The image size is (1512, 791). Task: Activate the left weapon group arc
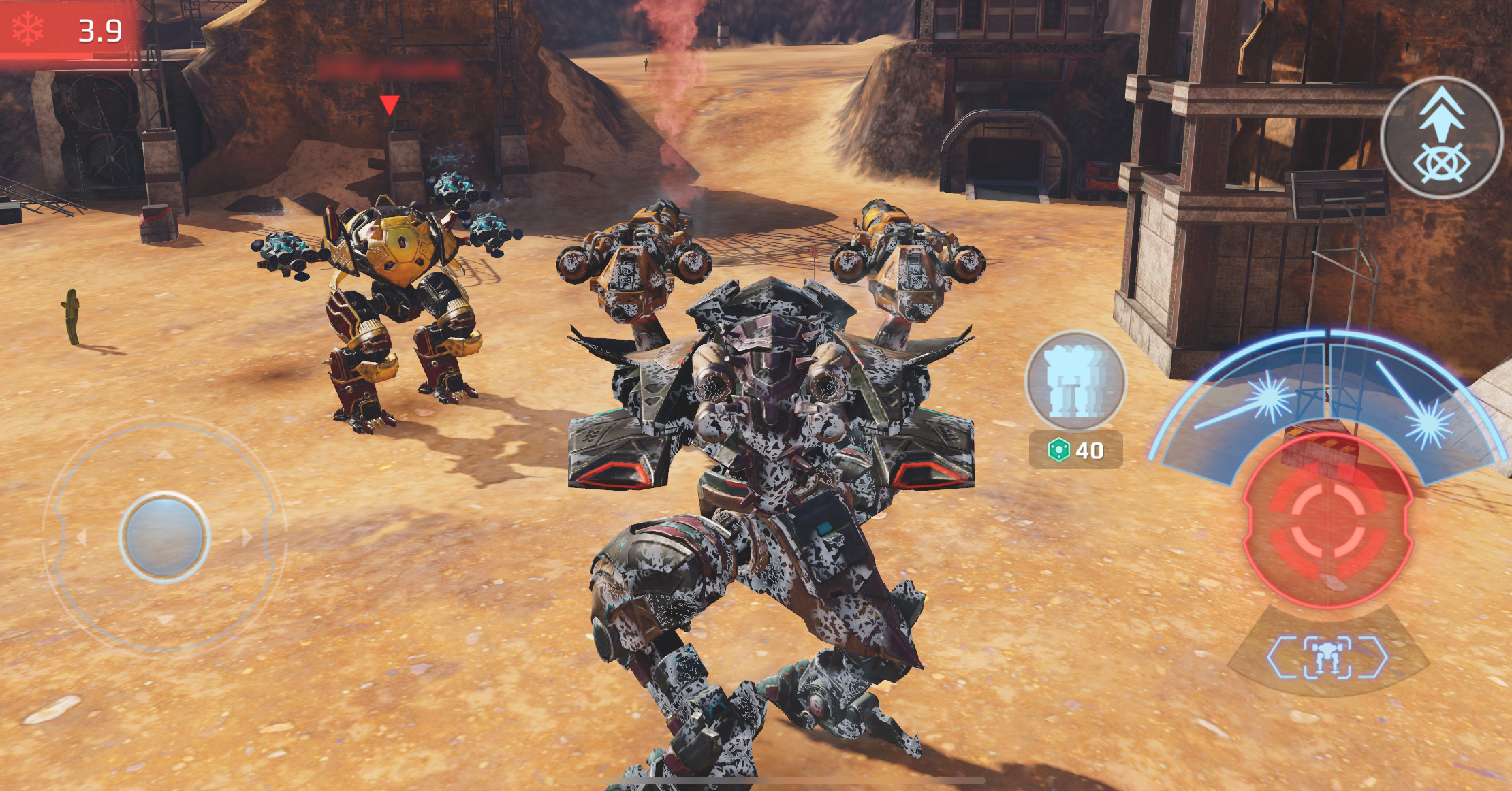(x=1253, y=403)
